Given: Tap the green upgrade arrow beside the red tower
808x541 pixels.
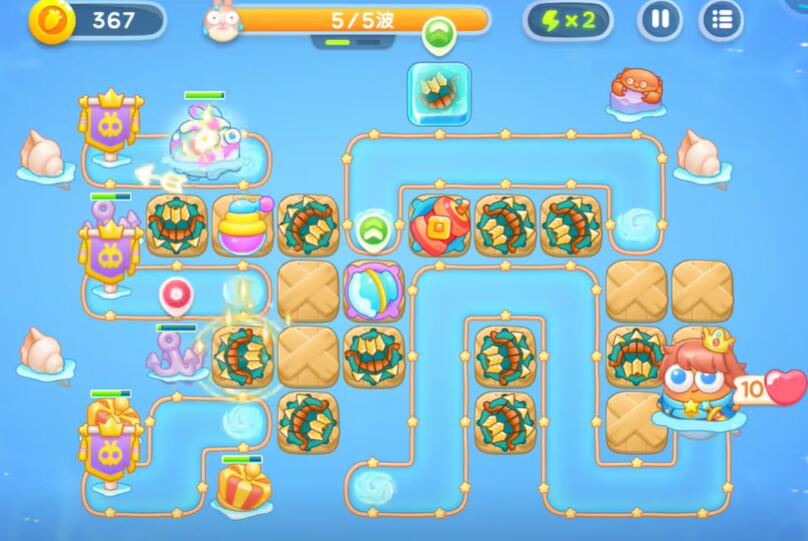Looking at the screenshot, I should tap(372, 229).
